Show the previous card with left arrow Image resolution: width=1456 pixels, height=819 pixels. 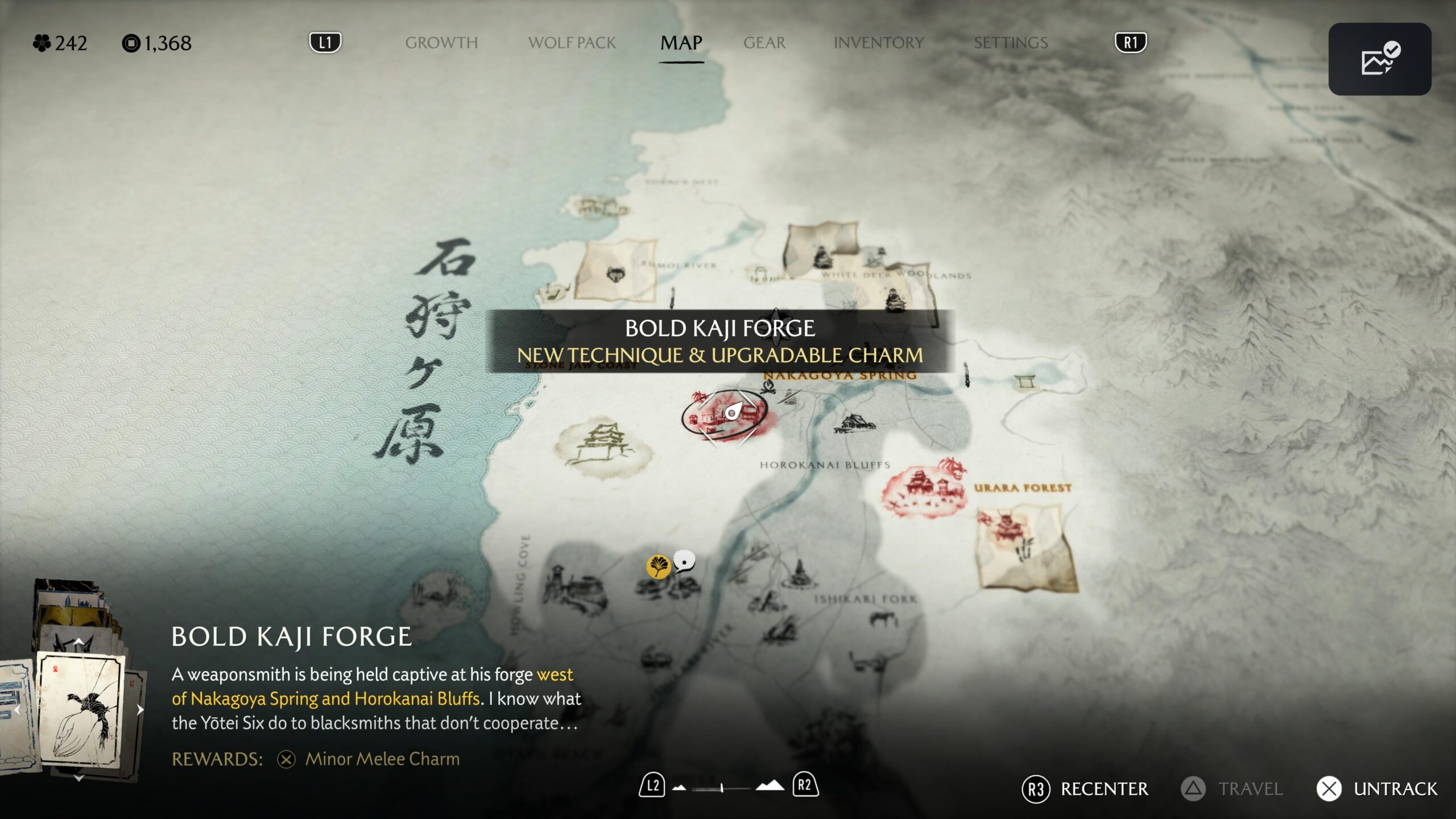(x=17, y=709)
